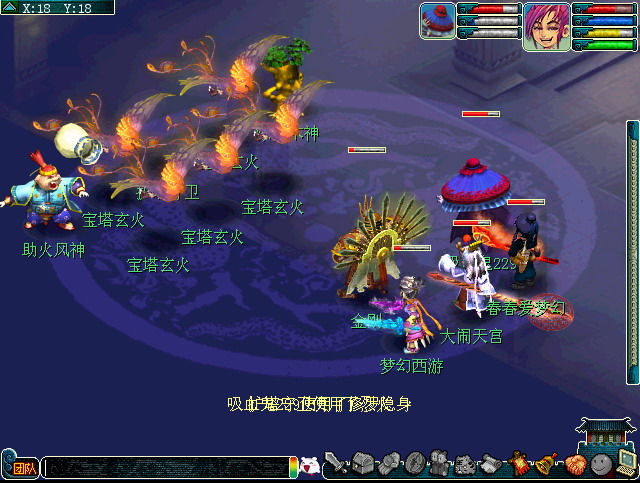Open the orange clasped-hands friends icon
640x483 pixels.
(x=574, y=463)
